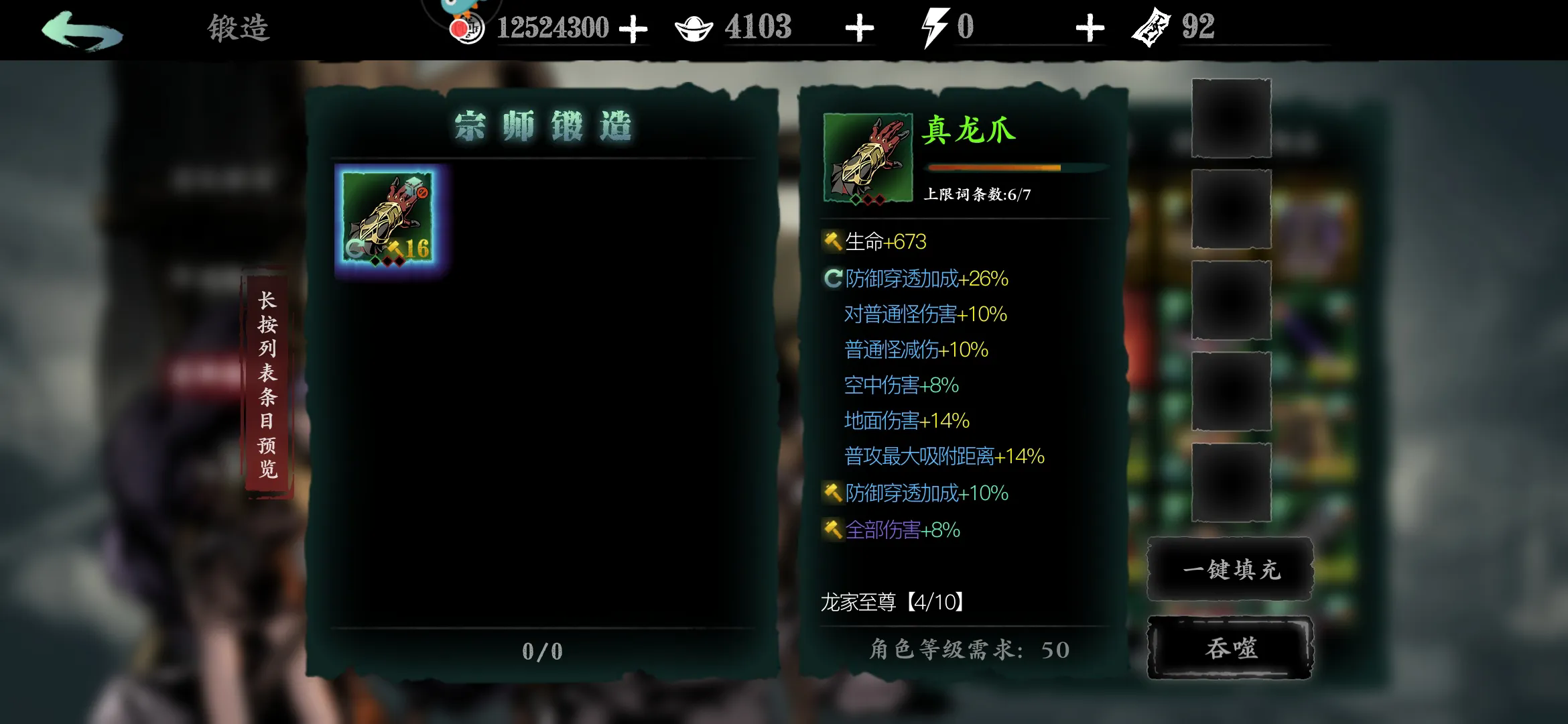Click the plus beside the gold counter
This screenshot has height=724, width=1568.
[634, 28]
